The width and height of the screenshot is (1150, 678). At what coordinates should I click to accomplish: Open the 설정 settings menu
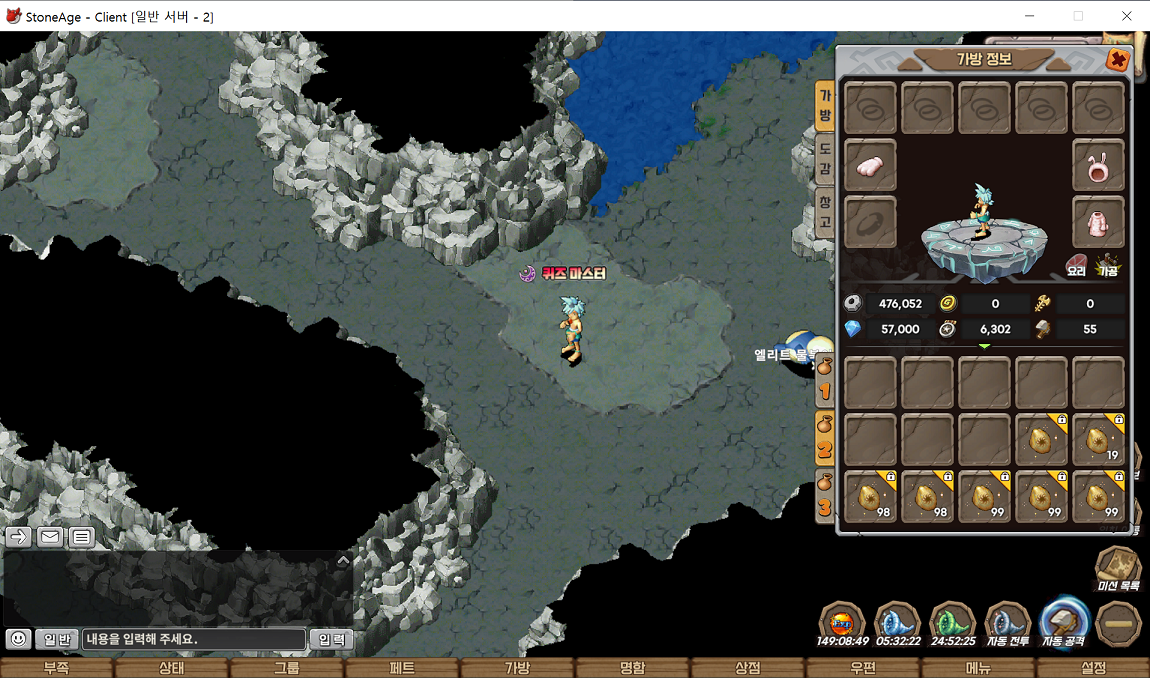1093,668
